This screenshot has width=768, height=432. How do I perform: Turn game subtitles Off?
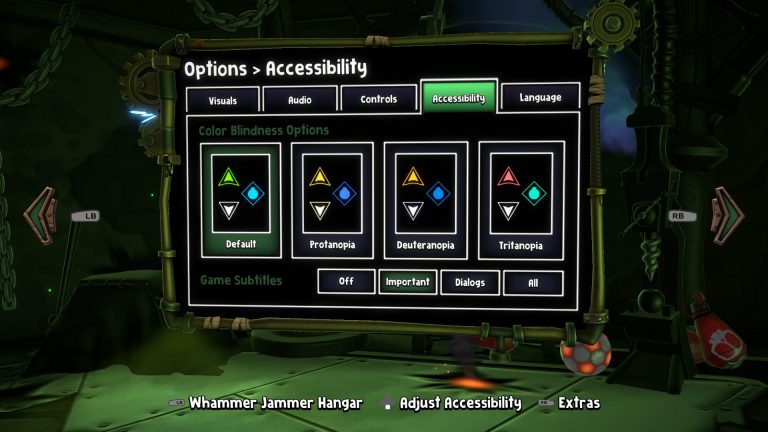click(346, 282)
